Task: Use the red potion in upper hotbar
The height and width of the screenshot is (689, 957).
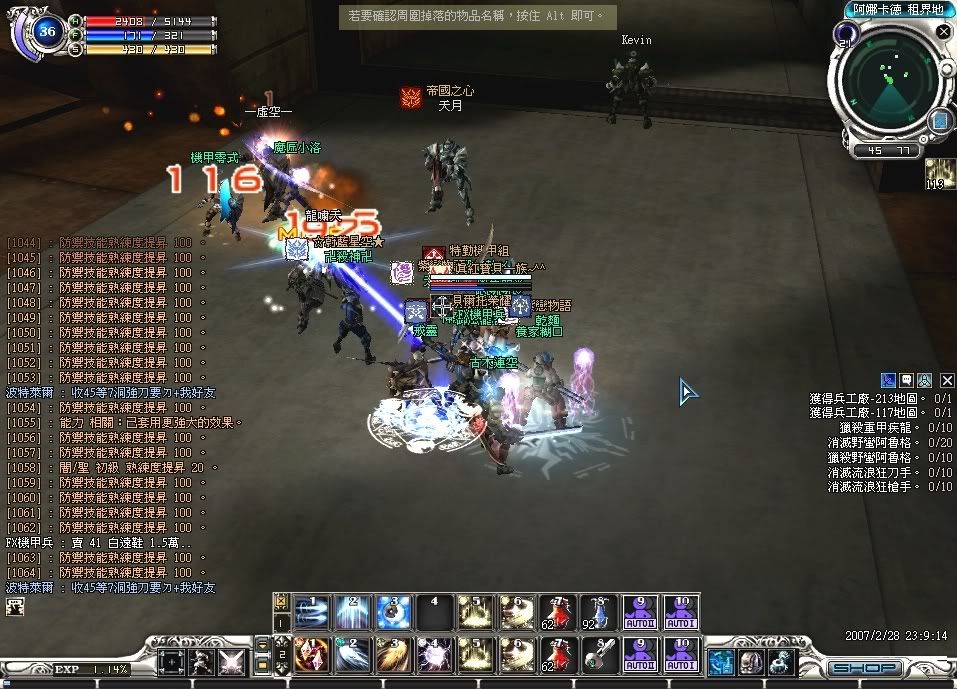Action: tap(555, 611)
